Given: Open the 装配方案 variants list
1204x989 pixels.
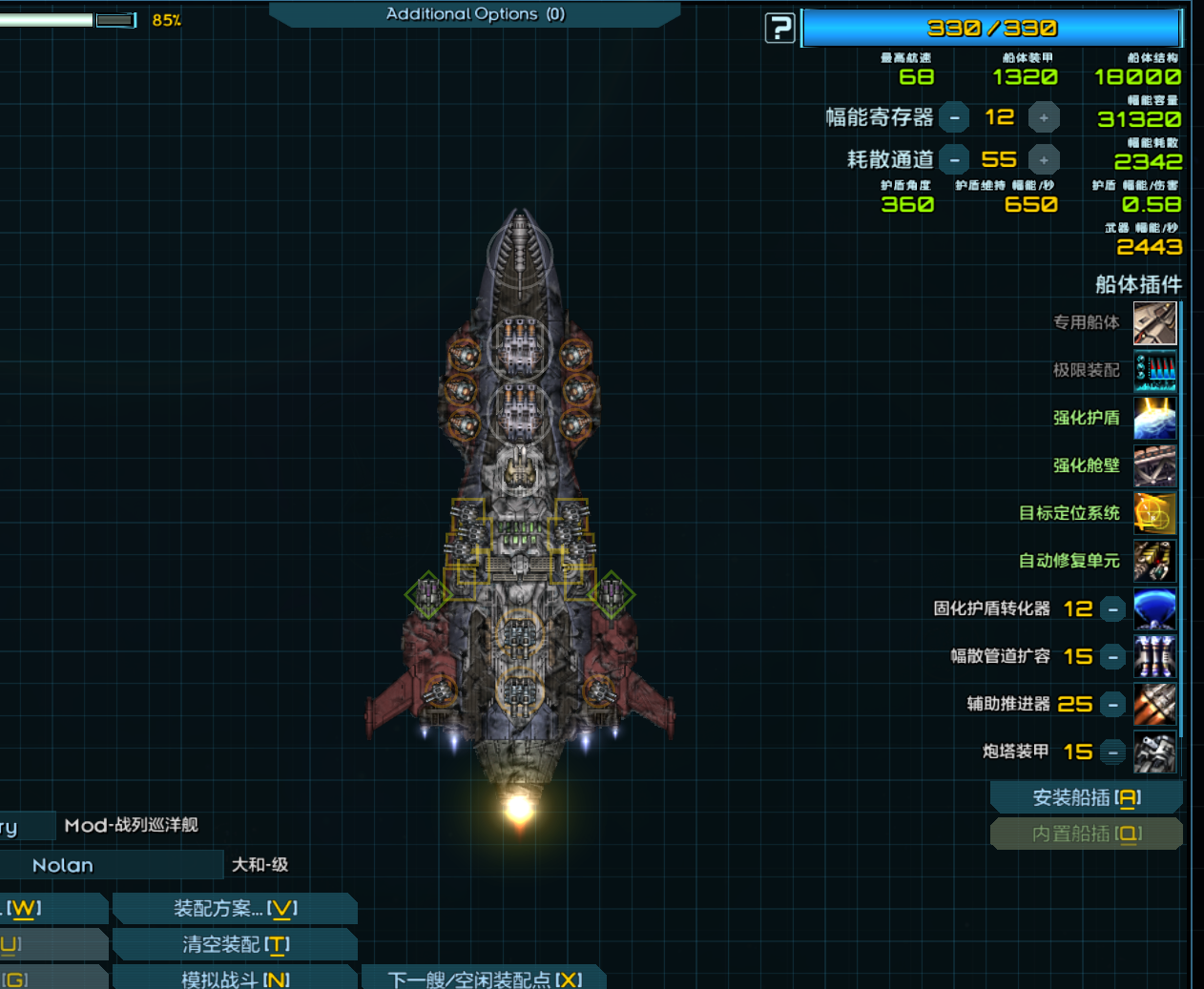Looking at the screenshot, I should pos(235,909).
